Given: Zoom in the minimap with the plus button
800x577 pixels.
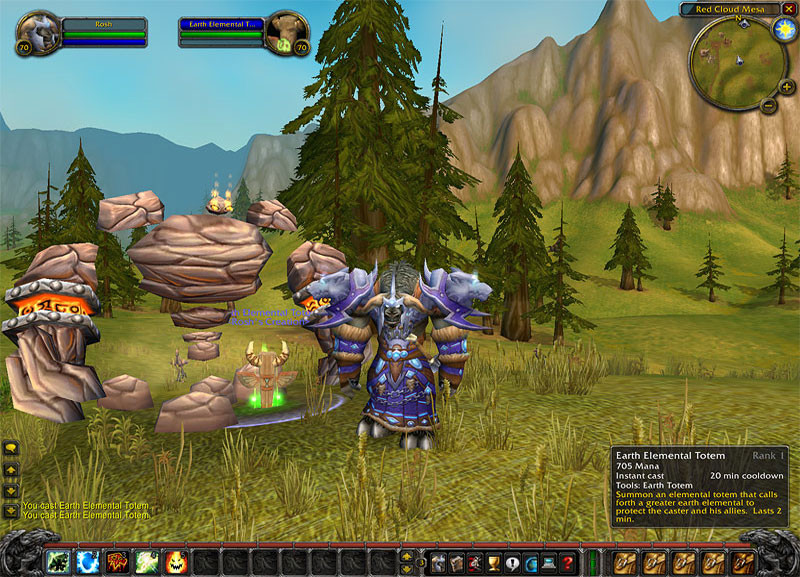Looking at the screenshot, I should point(787,87).
